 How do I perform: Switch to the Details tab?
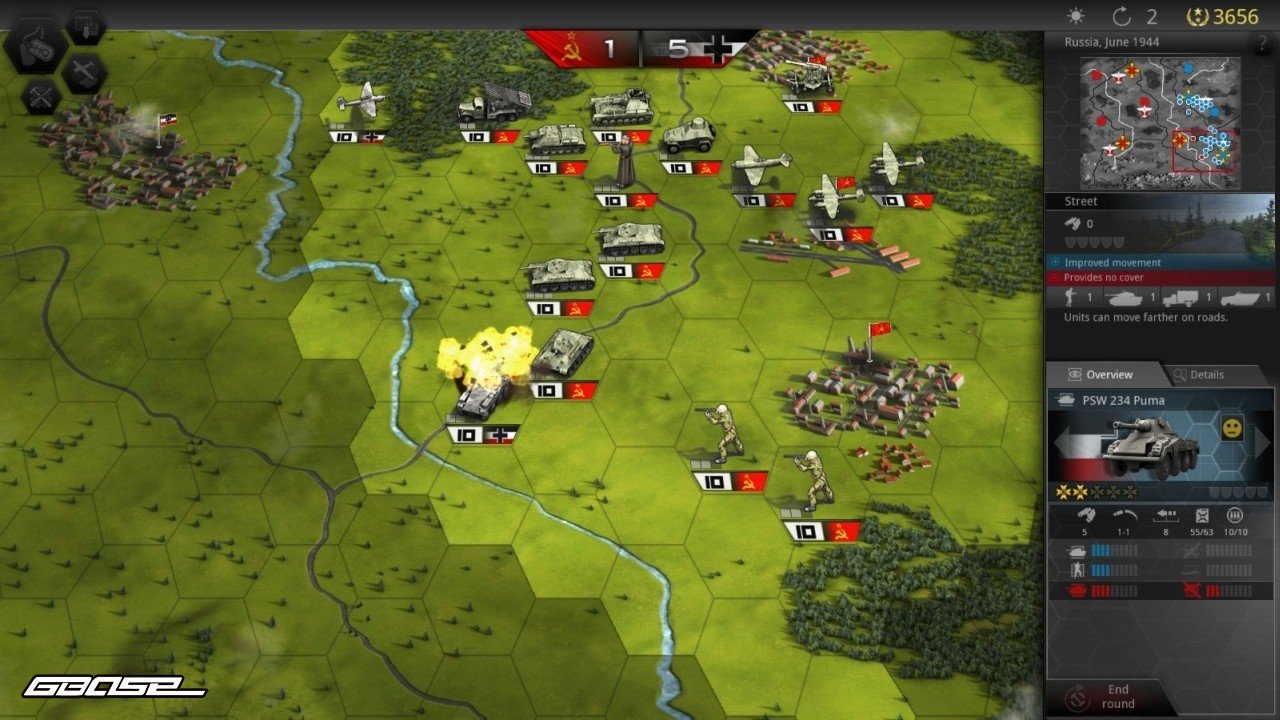tap(1206, 374)
